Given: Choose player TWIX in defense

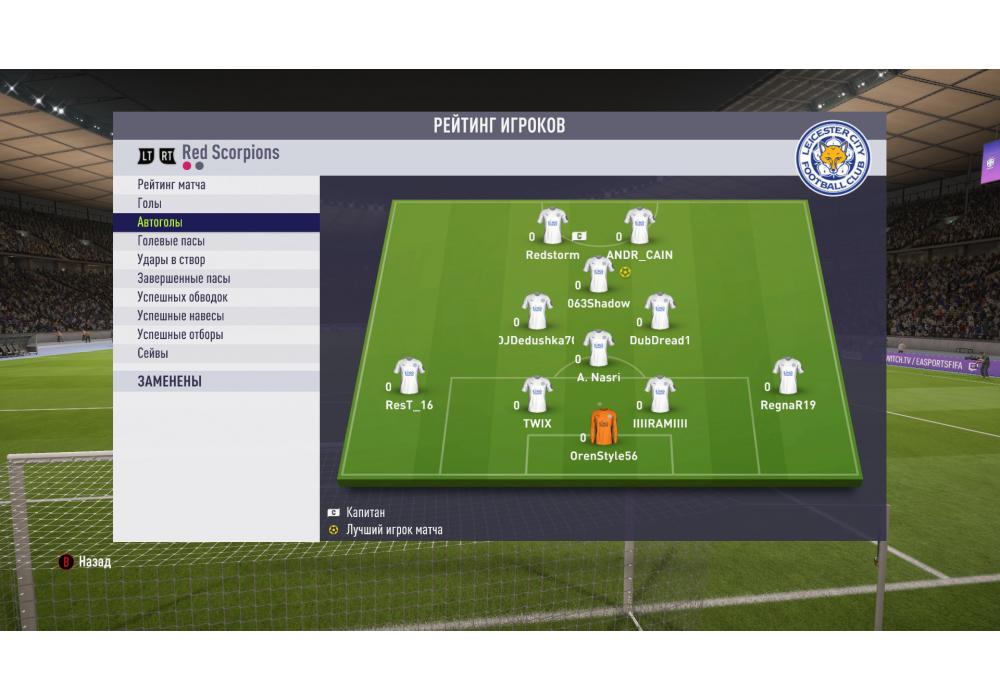Looking at the screenshot, I should click(537, 395).
